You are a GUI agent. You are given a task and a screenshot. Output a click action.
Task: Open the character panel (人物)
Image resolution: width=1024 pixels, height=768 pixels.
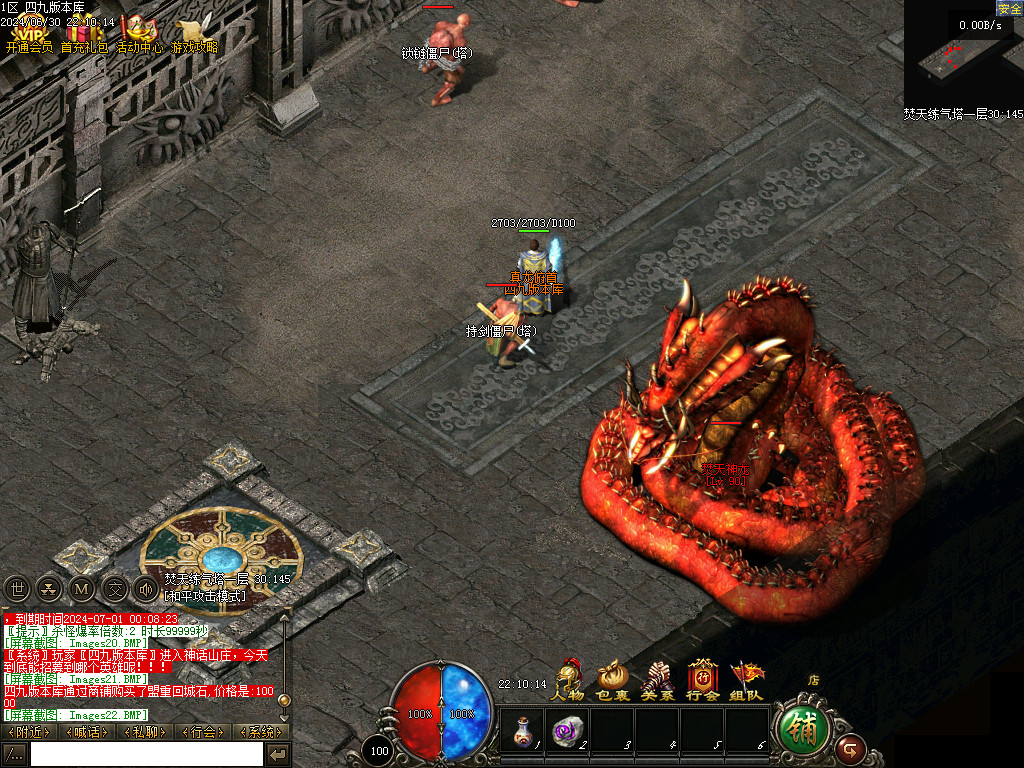[x=569, y=680]
